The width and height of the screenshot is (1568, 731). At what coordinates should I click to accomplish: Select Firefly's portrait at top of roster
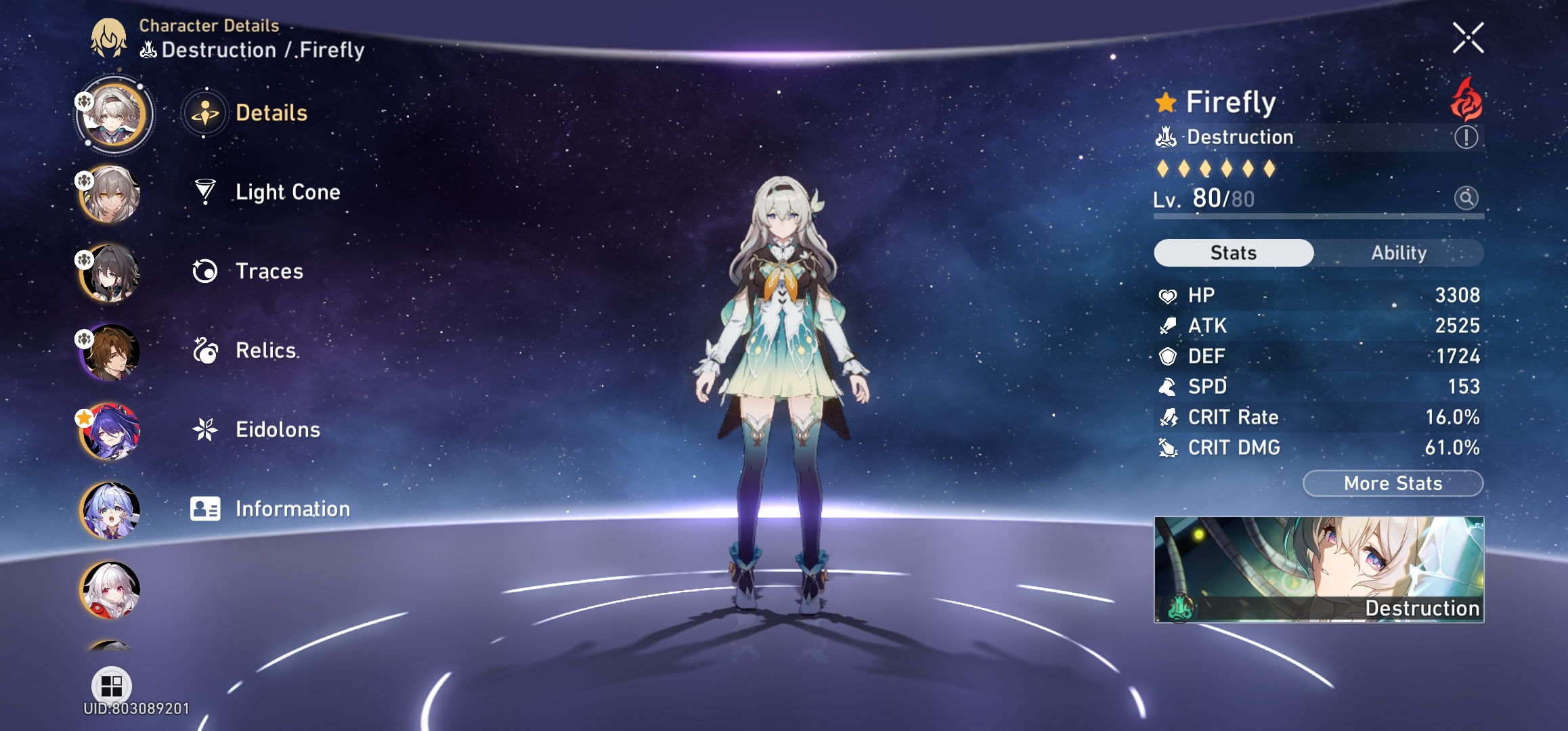(x=115, y=114)
